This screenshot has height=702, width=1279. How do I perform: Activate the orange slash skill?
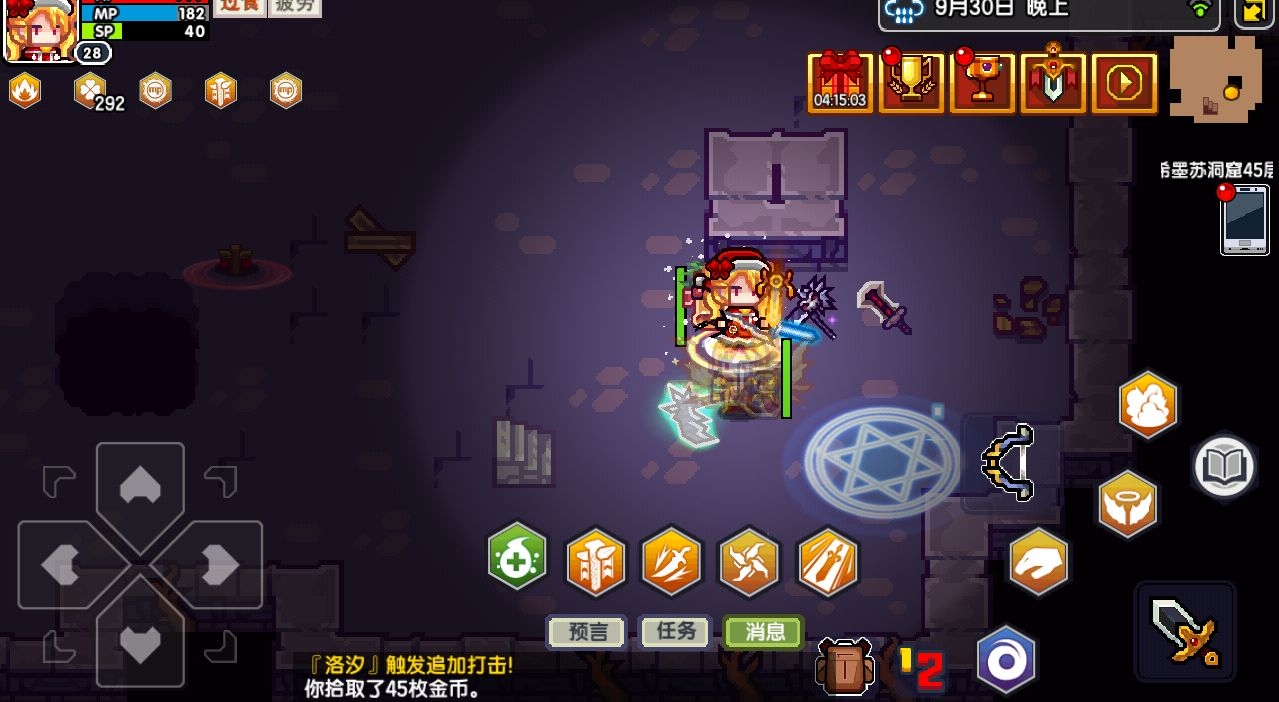point(672,562)
